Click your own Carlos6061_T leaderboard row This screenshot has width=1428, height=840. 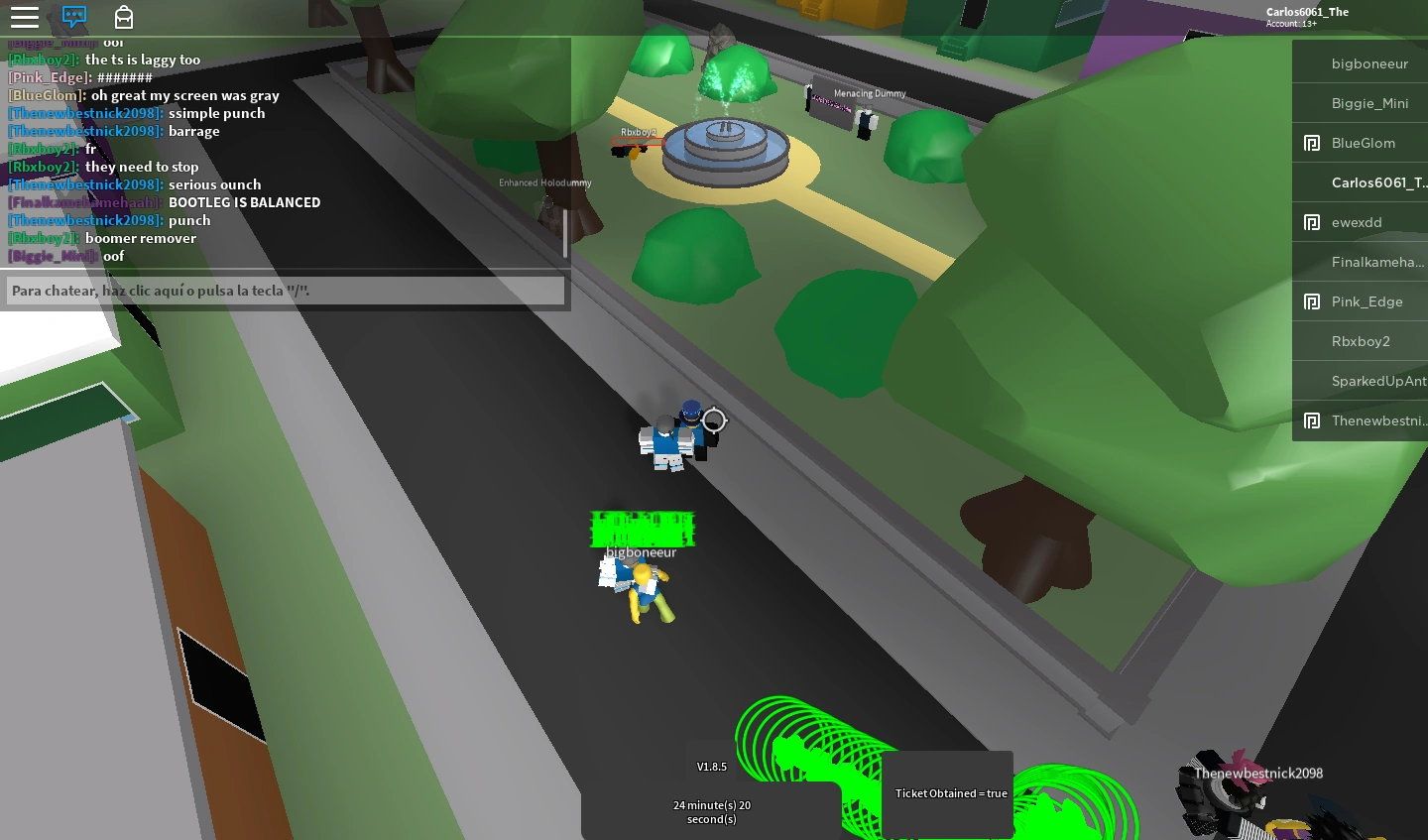[x=1378, y=182]
